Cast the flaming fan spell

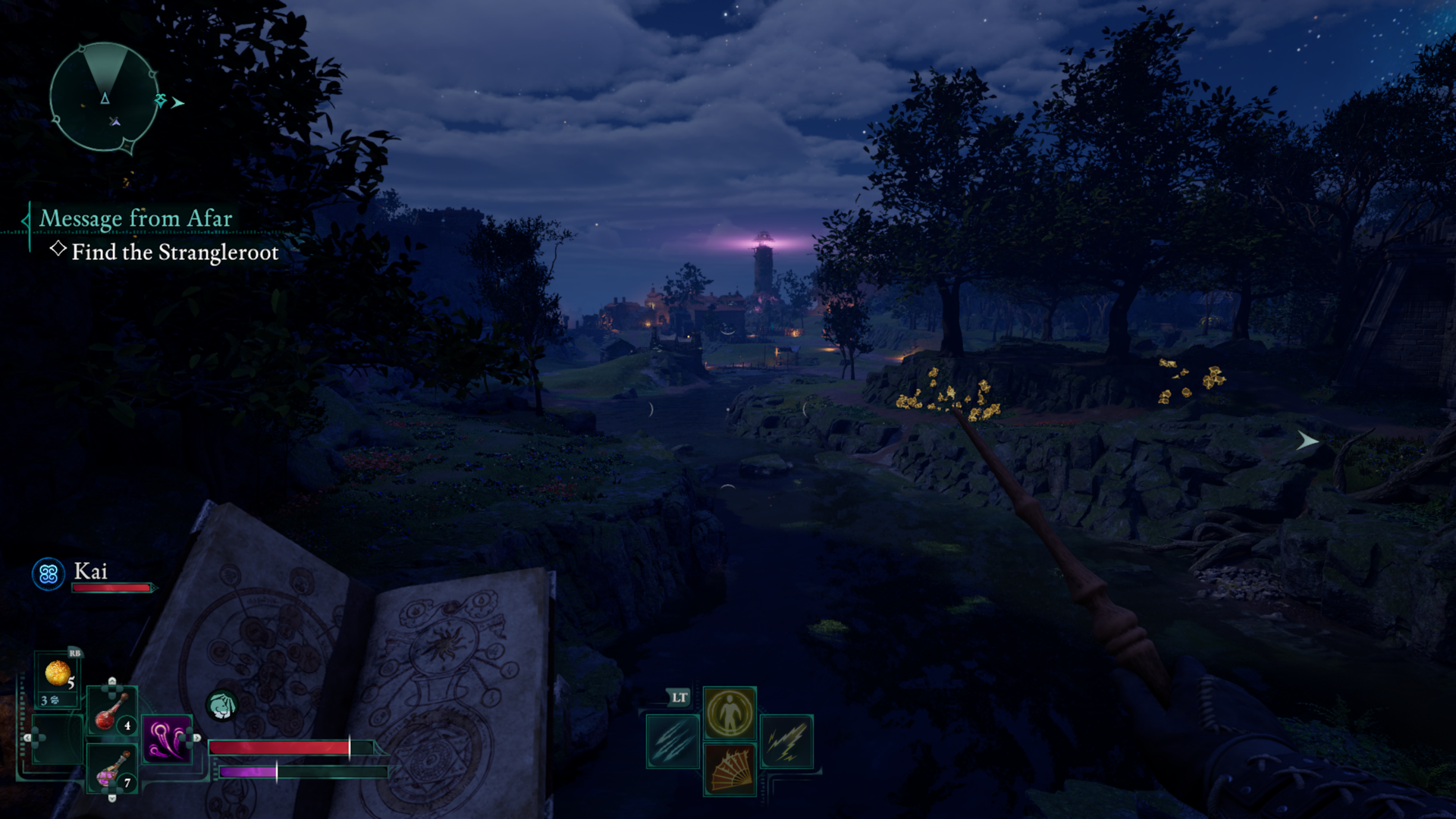coord(730,769)
